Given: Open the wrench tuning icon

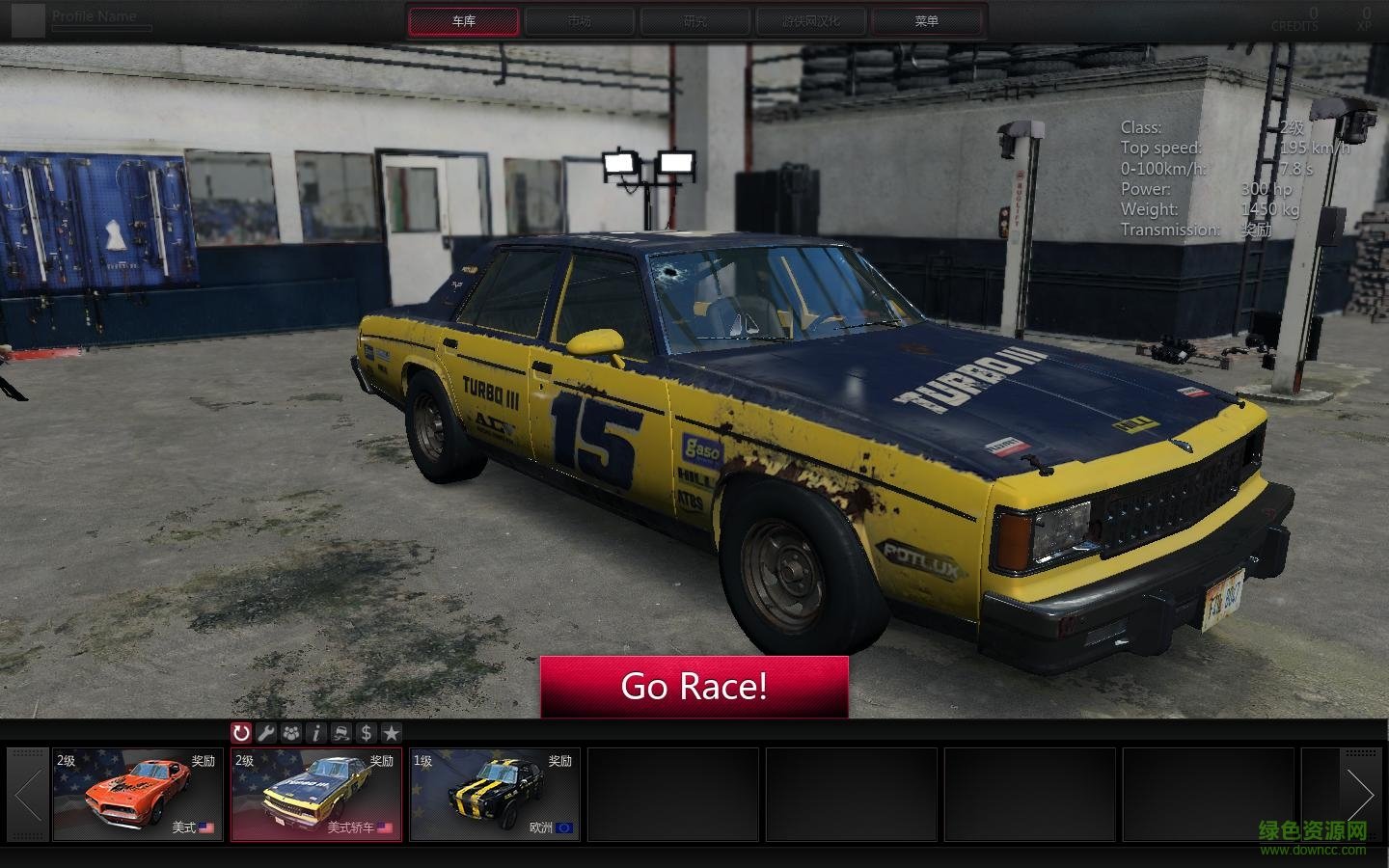Looking at the screenshot, I should coord(266,733).
